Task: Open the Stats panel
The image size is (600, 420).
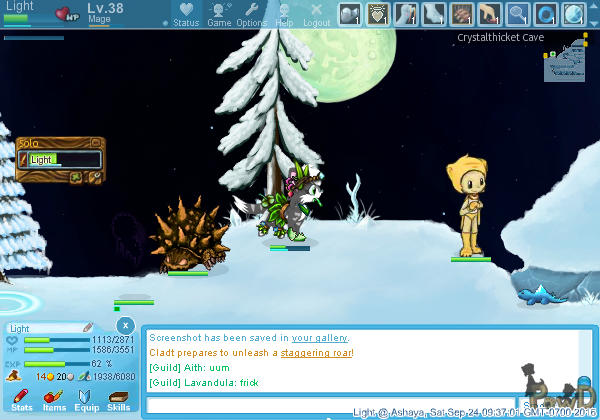Action: (22, 401)
